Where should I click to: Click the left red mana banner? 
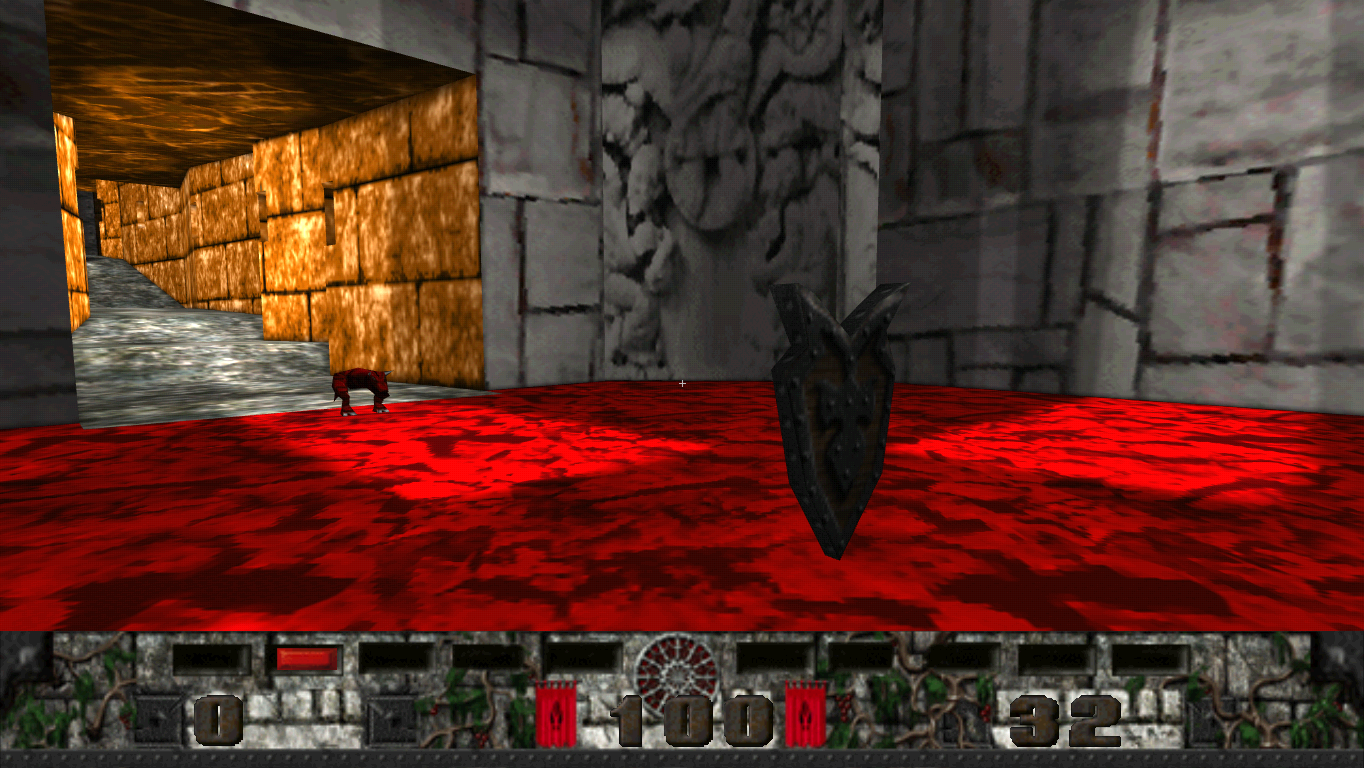click(557, 710)
